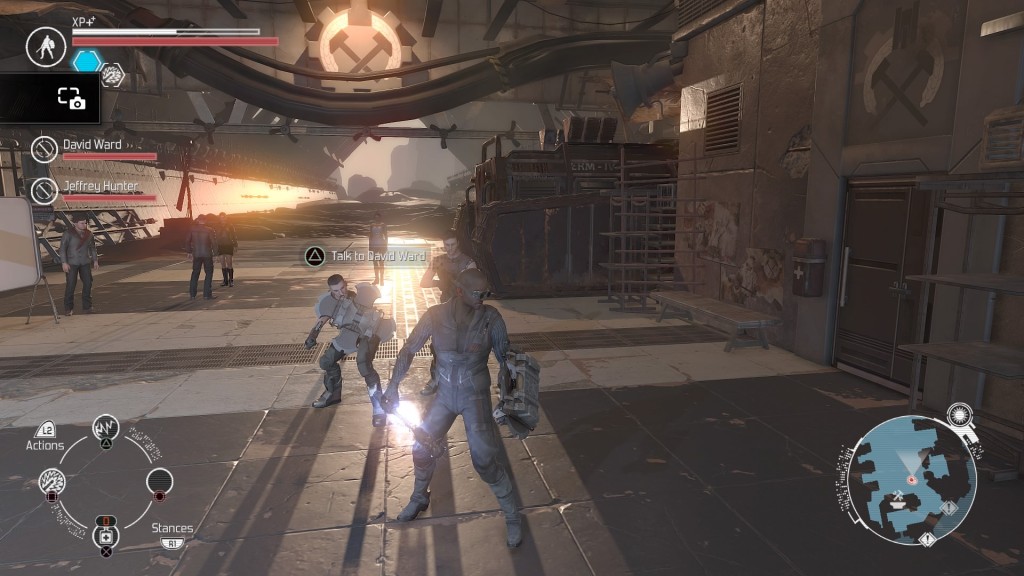Click the sun time-of-day icon
Image resolution: width=1024 pixels, height=576 pixels.
coord(961,415)
